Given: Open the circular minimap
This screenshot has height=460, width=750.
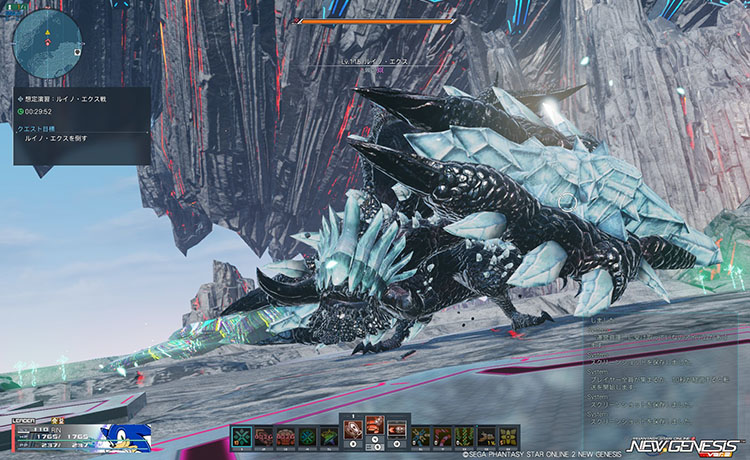Looking at the screenshot, I should [47, 43].
